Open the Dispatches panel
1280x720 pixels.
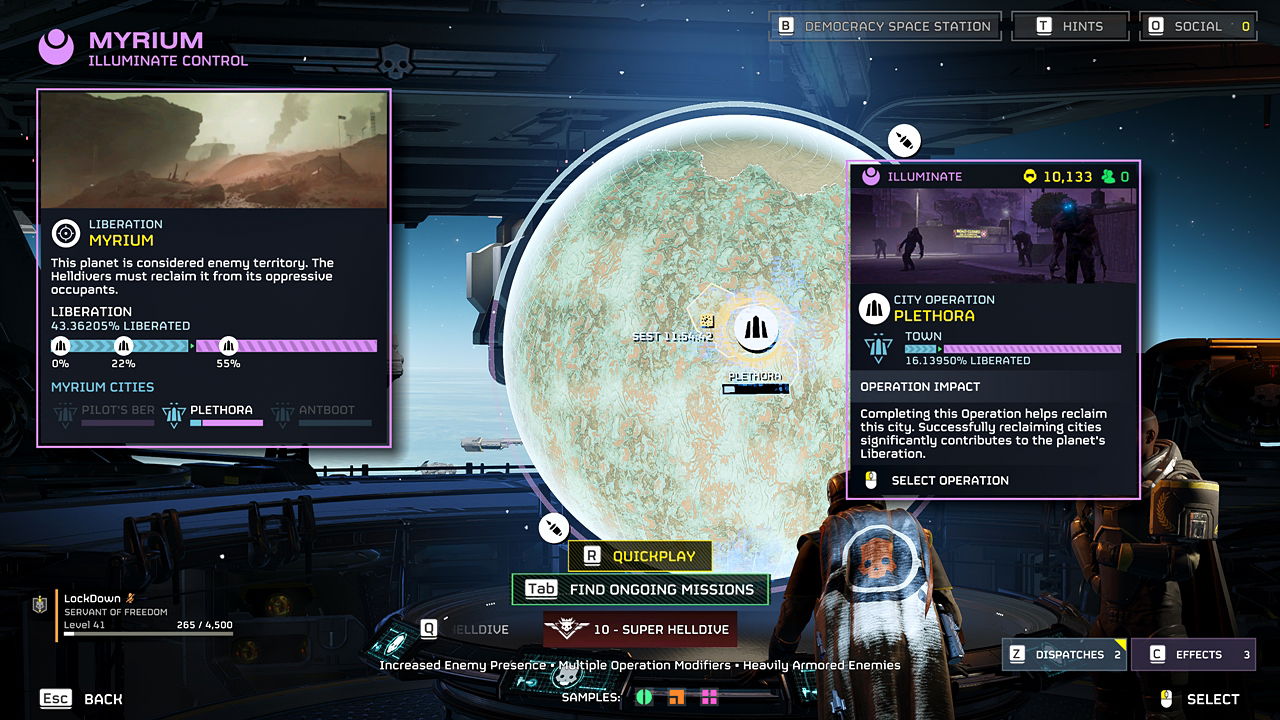pos(1065,655)
